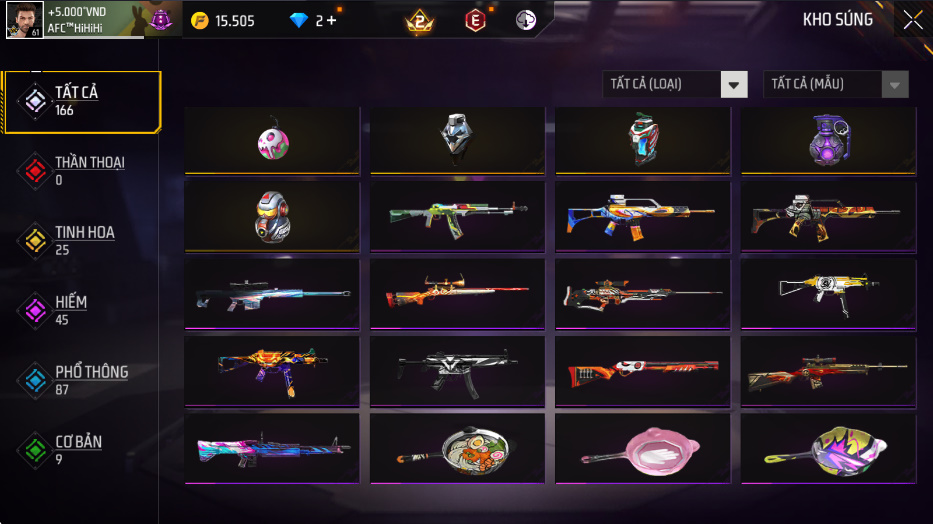Select the pink and cyan machine gun skin

coord(272,448)
